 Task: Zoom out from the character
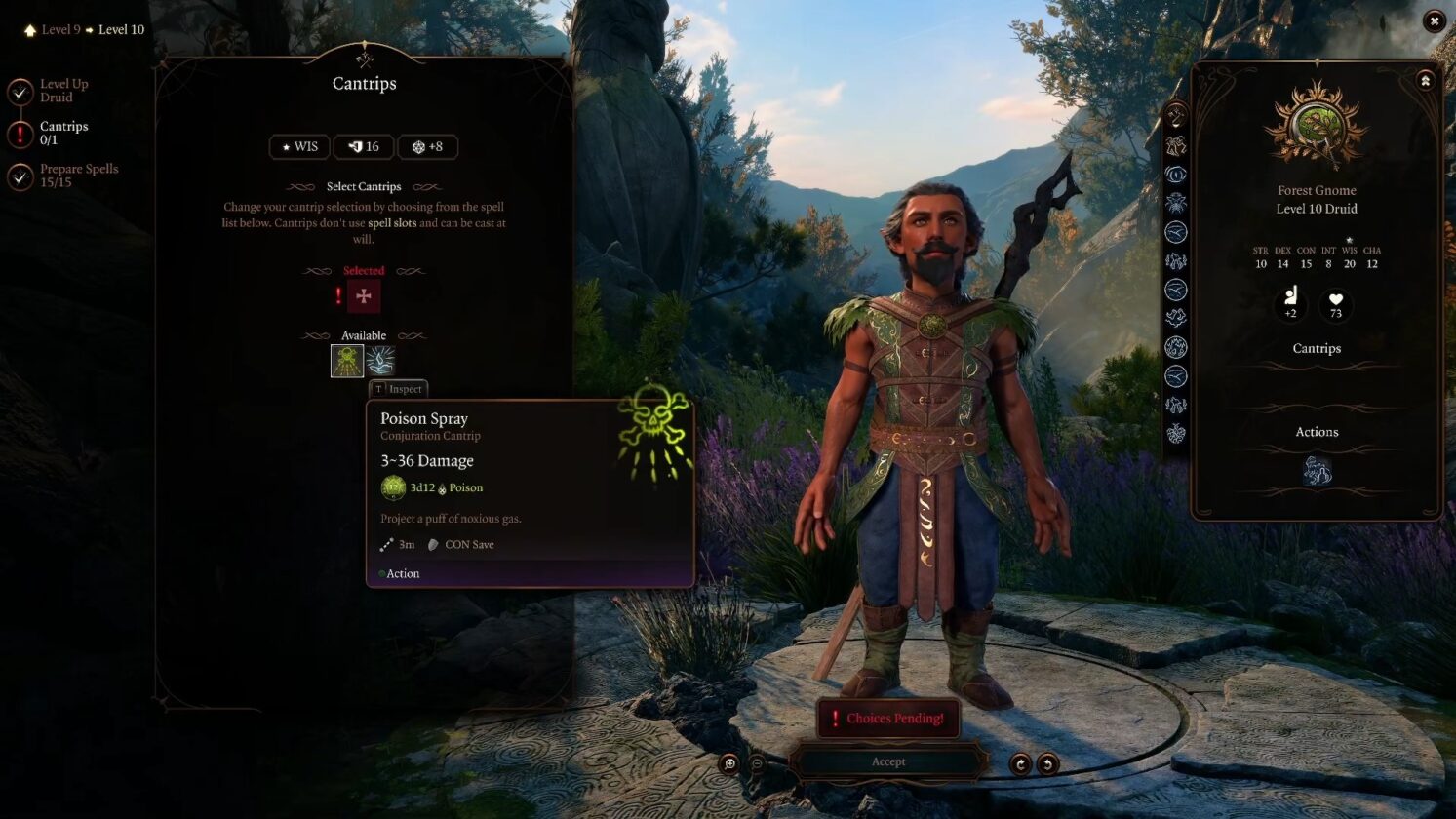pyautogui.click(x=757, y=763)
